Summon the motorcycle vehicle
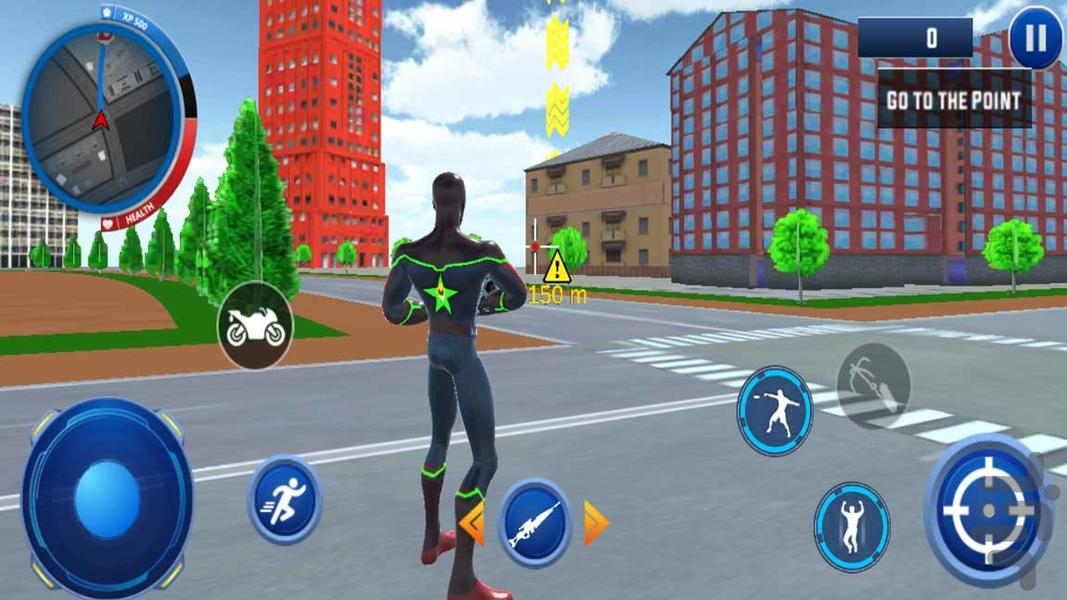 255,325
